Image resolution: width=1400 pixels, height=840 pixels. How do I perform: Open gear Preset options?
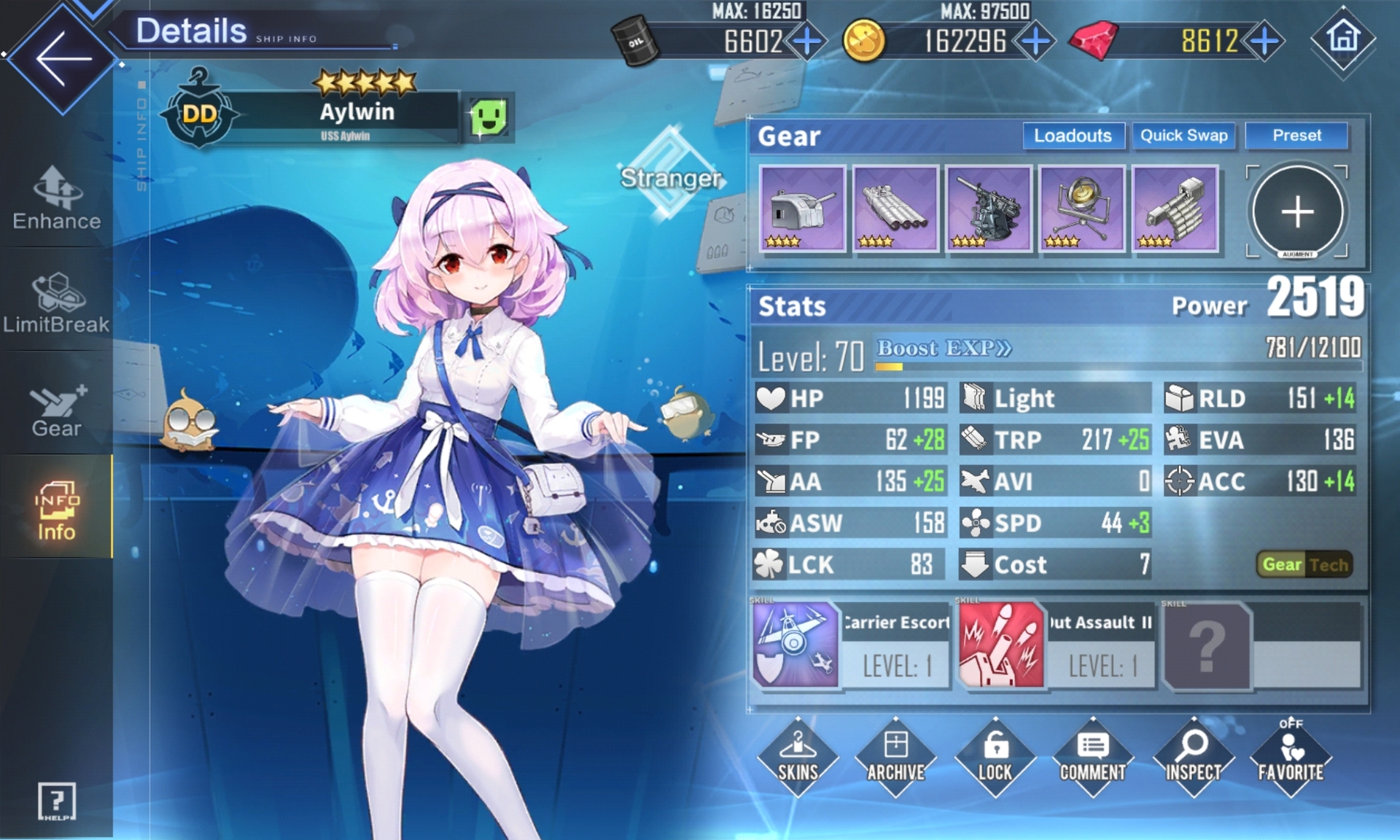click(x=1296, y=136)
